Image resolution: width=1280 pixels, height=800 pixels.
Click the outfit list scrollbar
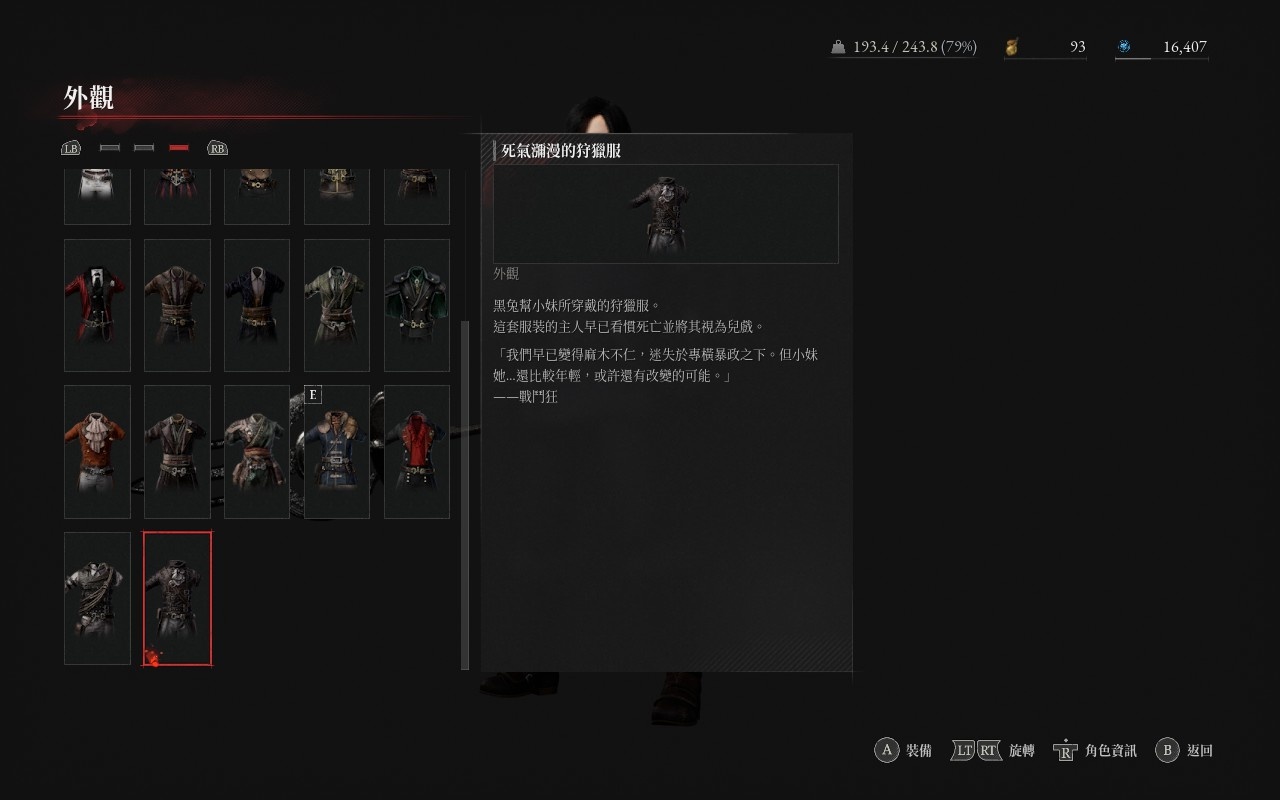[464, 495]
